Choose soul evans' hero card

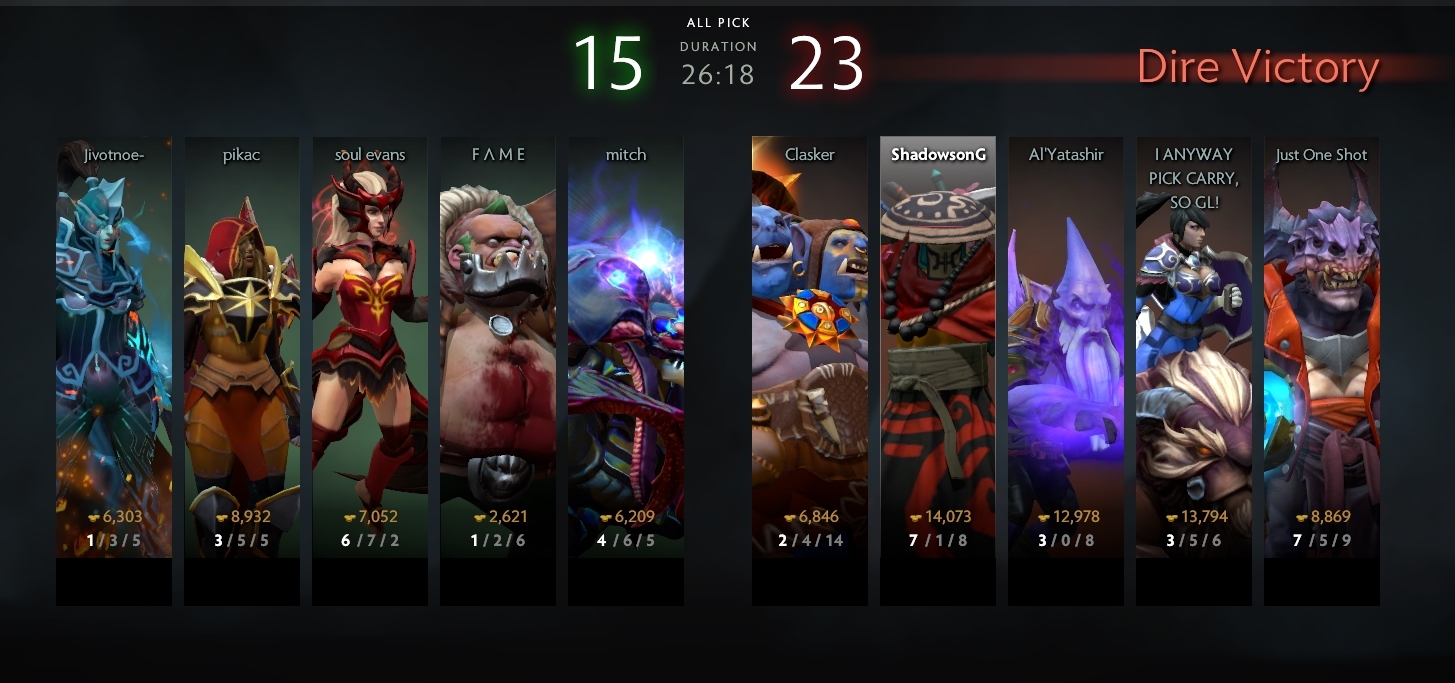pos(370,345)
